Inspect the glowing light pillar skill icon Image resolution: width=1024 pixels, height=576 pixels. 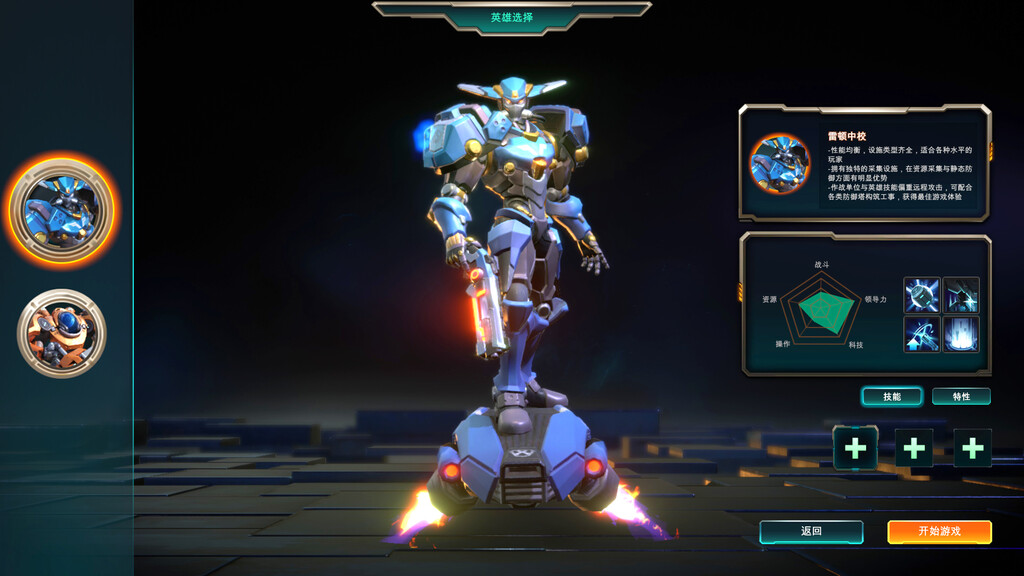(961, 334)
